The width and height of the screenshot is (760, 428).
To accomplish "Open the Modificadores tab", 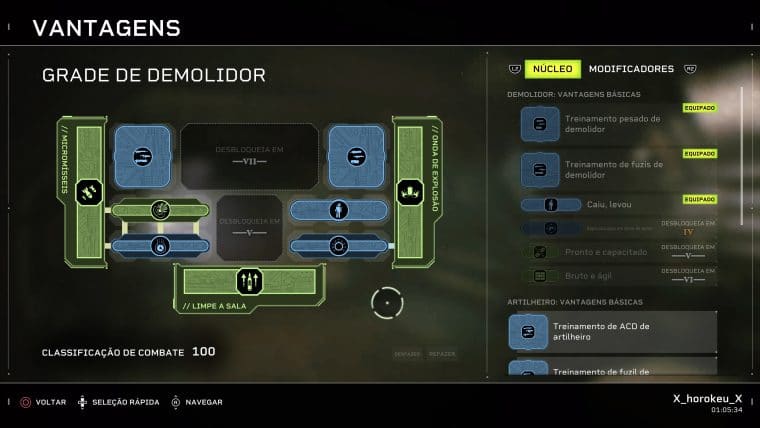I will tap(631, 69).
